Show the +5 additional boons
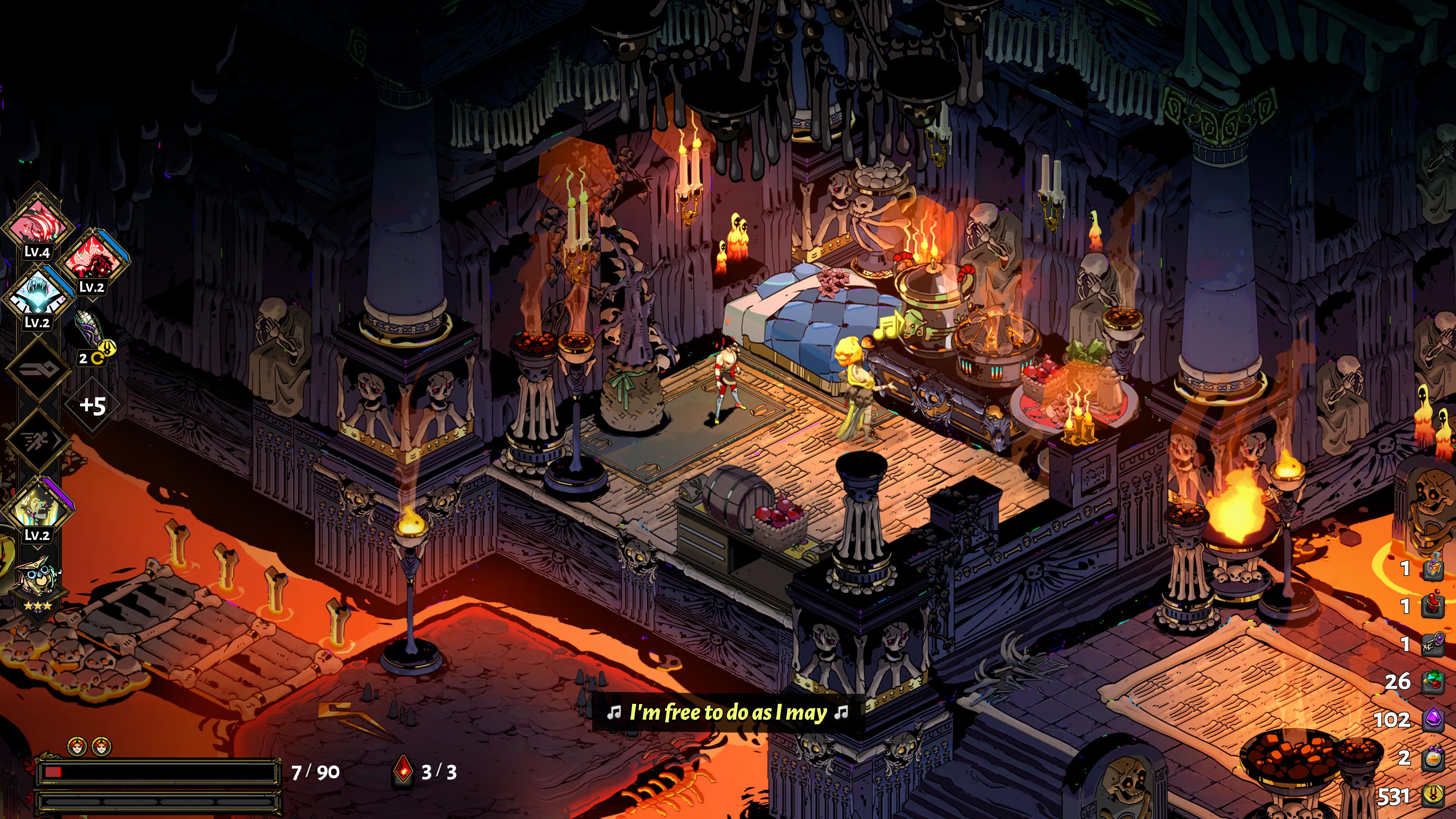1456x819 pixels. coord(93,405)
